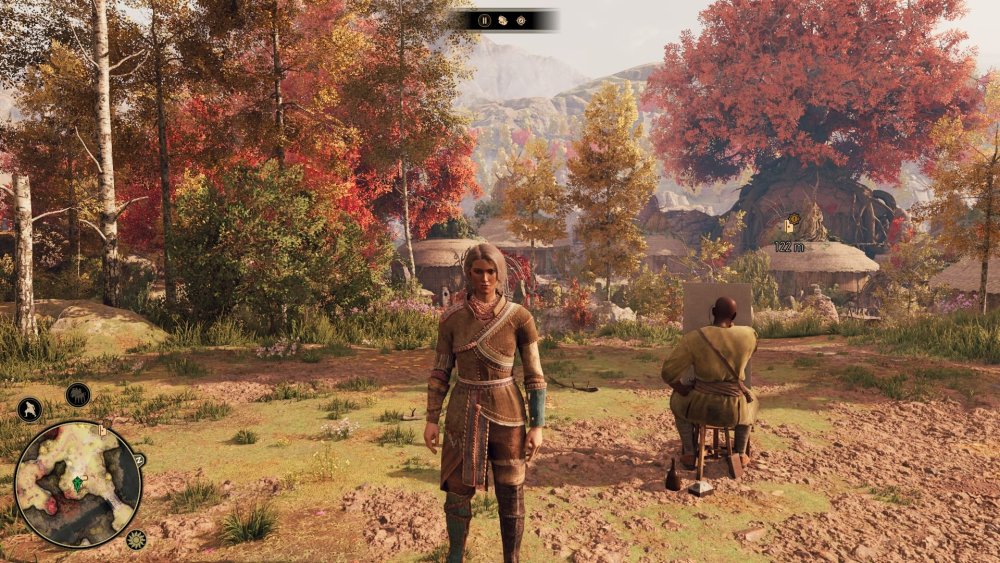Click the gold nugget icon in top bar
Viewport: 1000px width, 563px height.
(x=502, y=20)
